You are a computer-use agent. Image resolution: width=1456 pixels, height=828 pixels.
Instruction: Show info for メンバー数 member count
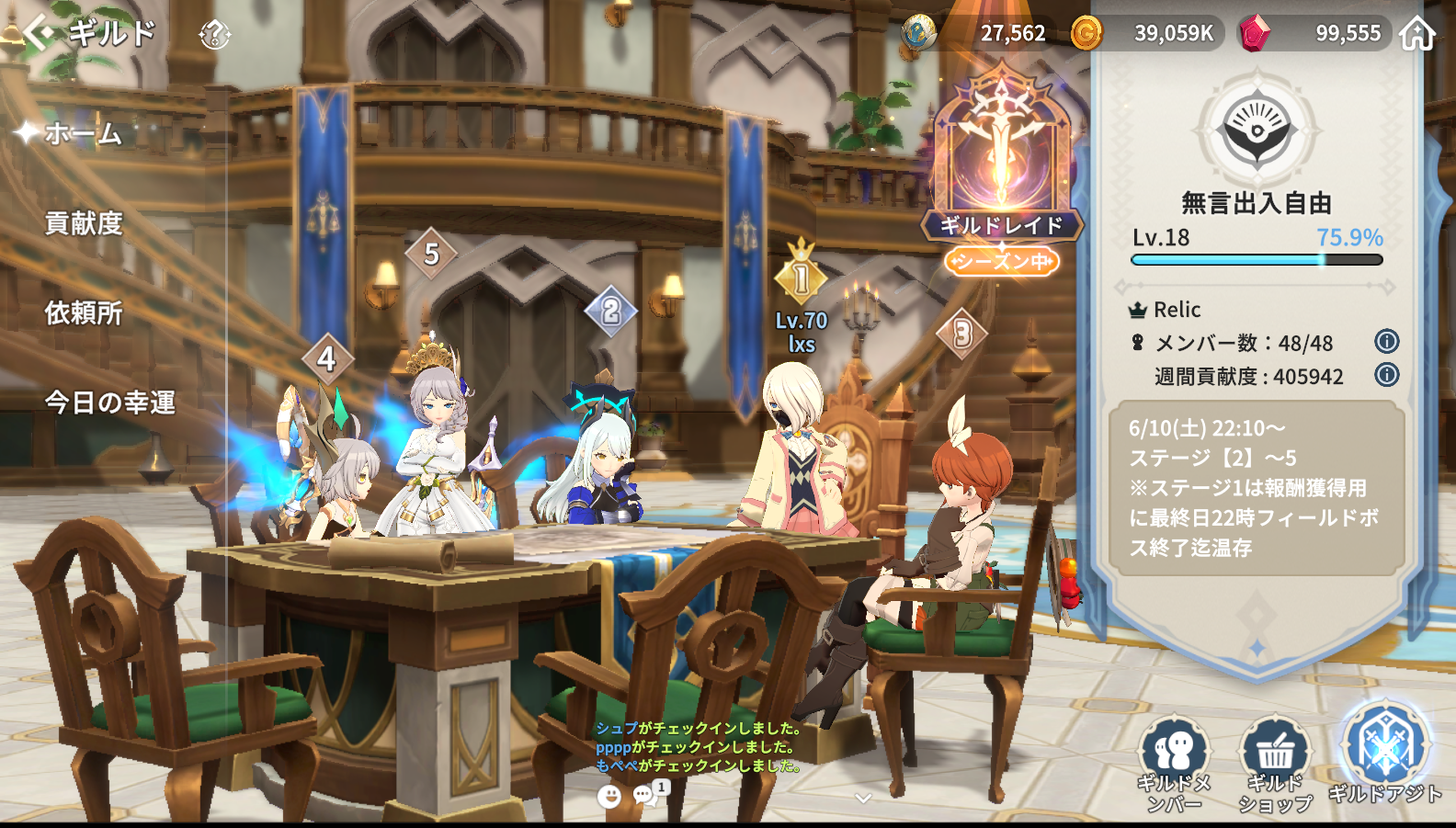point(1386,342)
